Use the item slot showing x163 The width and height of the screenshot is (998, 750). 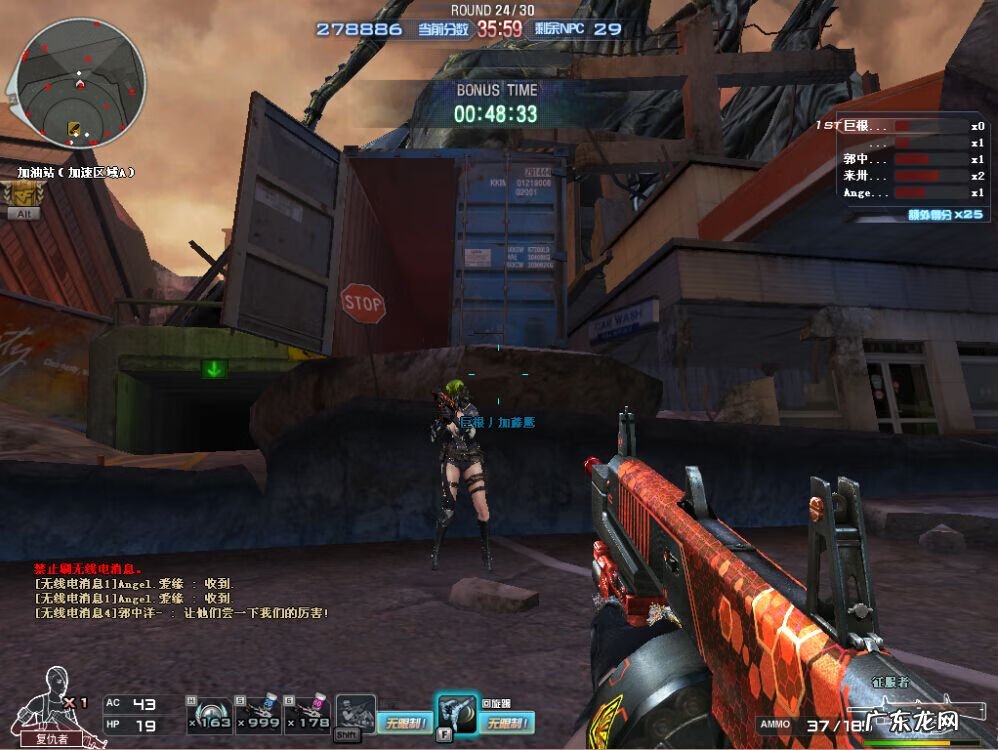[211, 711]
